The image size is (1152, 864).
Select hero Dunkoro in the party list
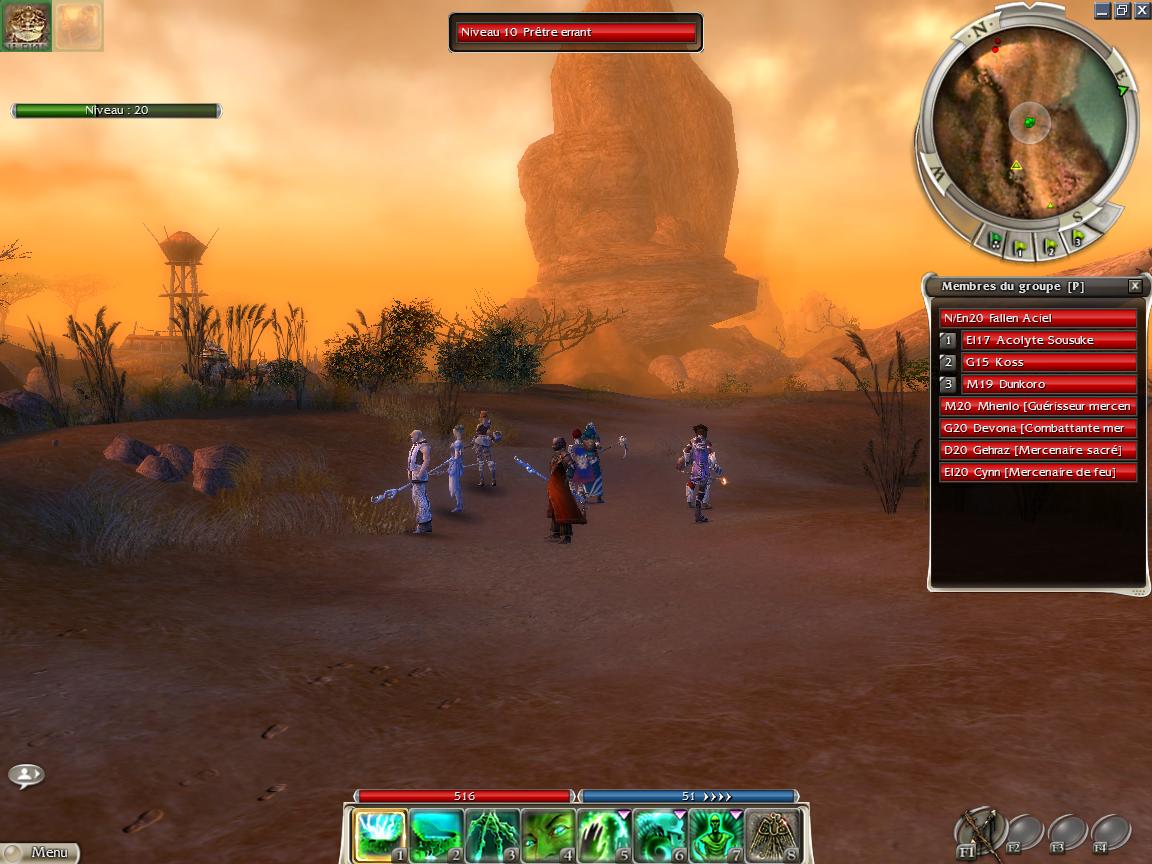[1048, 384]
